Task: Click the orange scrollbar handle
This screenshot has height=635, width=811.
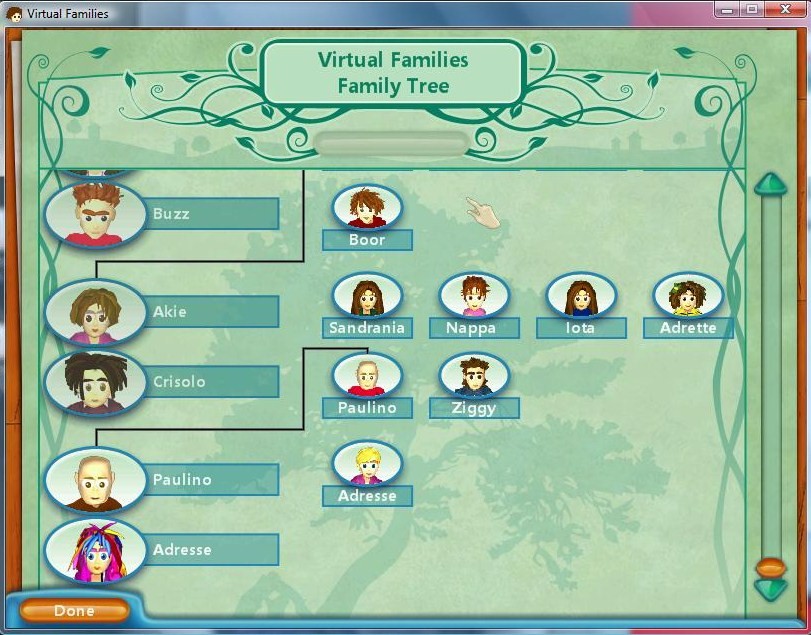Action: [x=771, y=568]
